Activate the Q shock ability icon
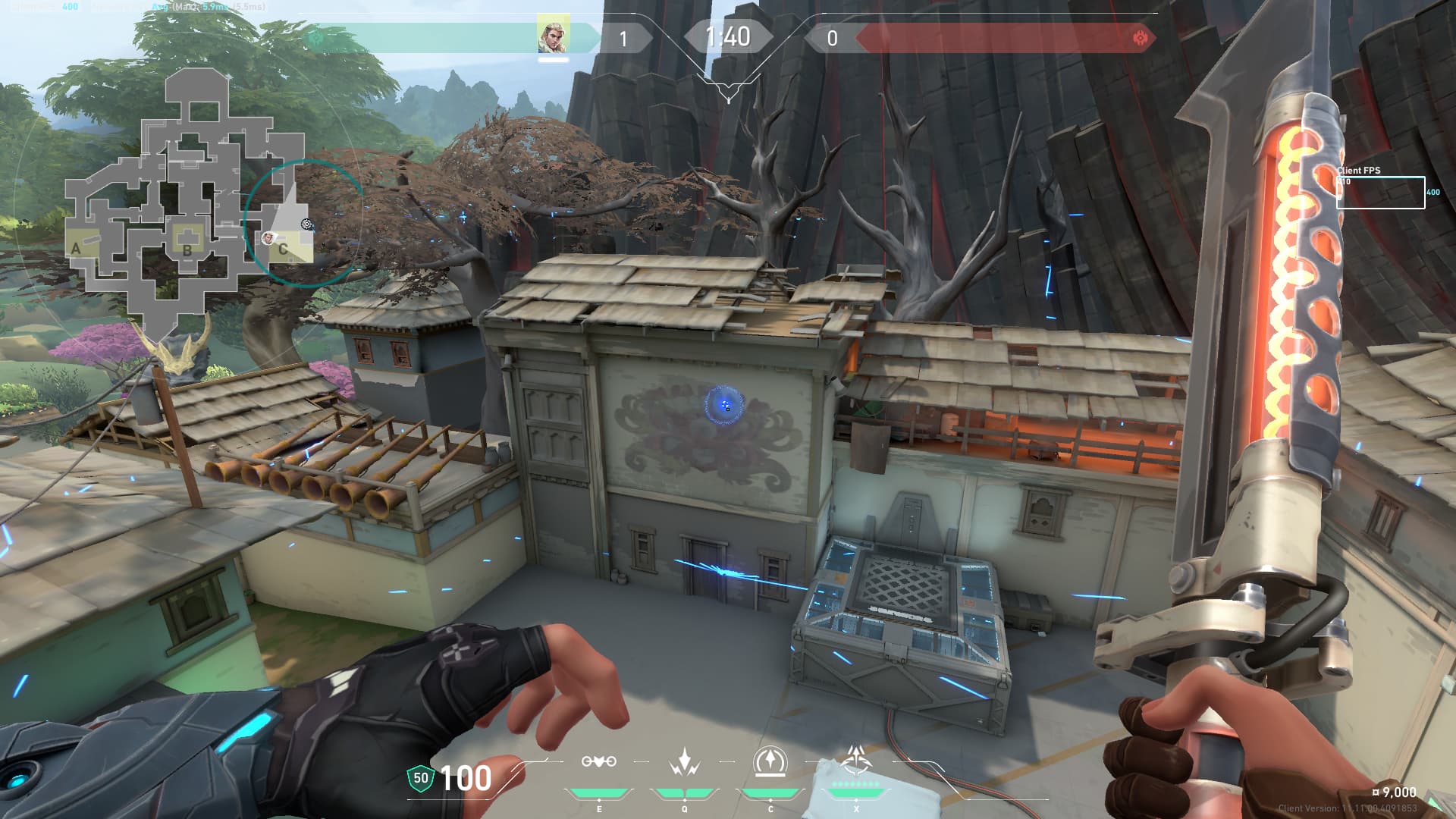The height and width of the screenshot is (819, 1456). tap(684, 761)
